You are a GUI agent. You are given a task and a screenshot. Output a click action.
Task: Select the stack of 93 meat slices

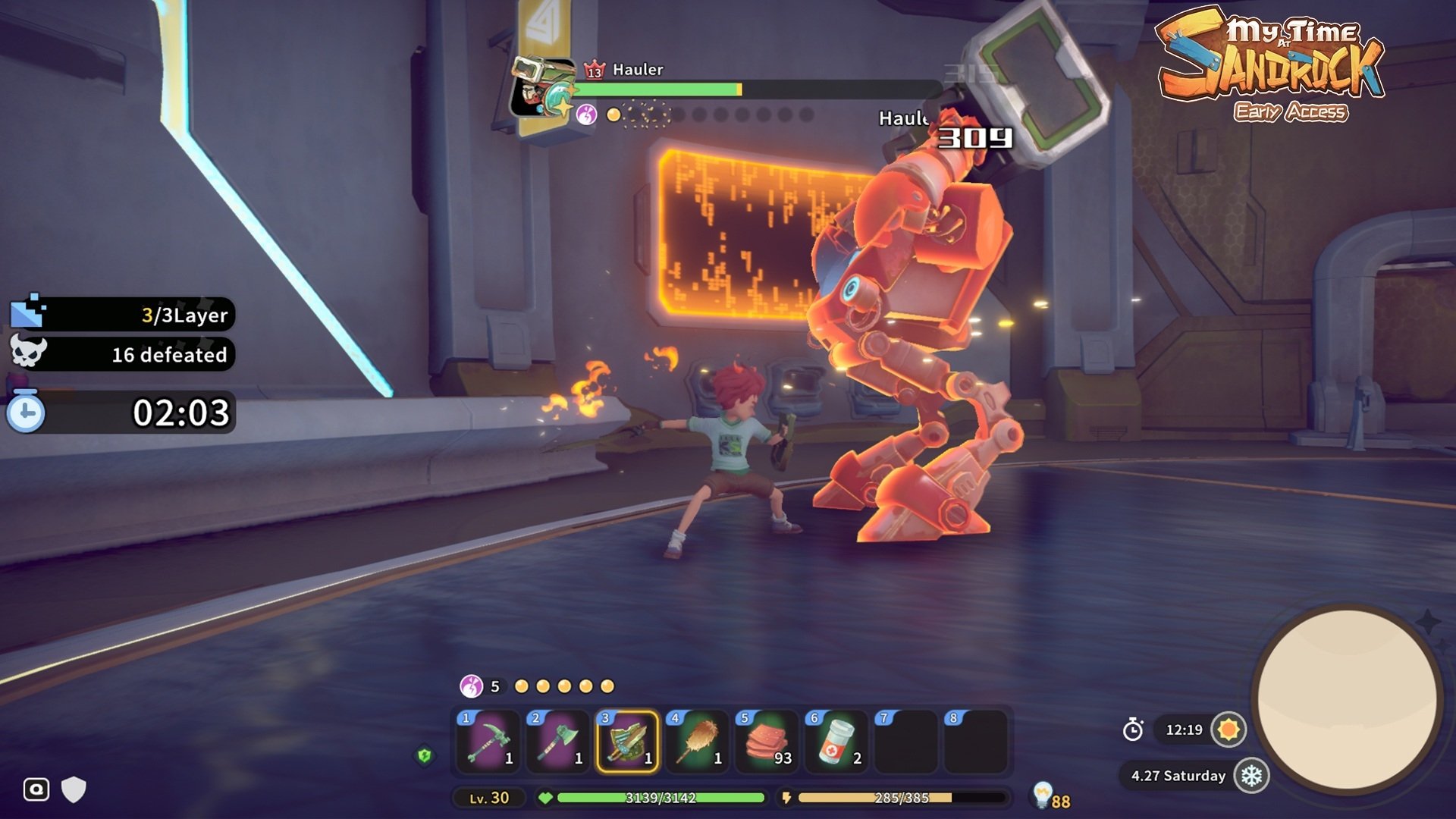pos(767,740)
